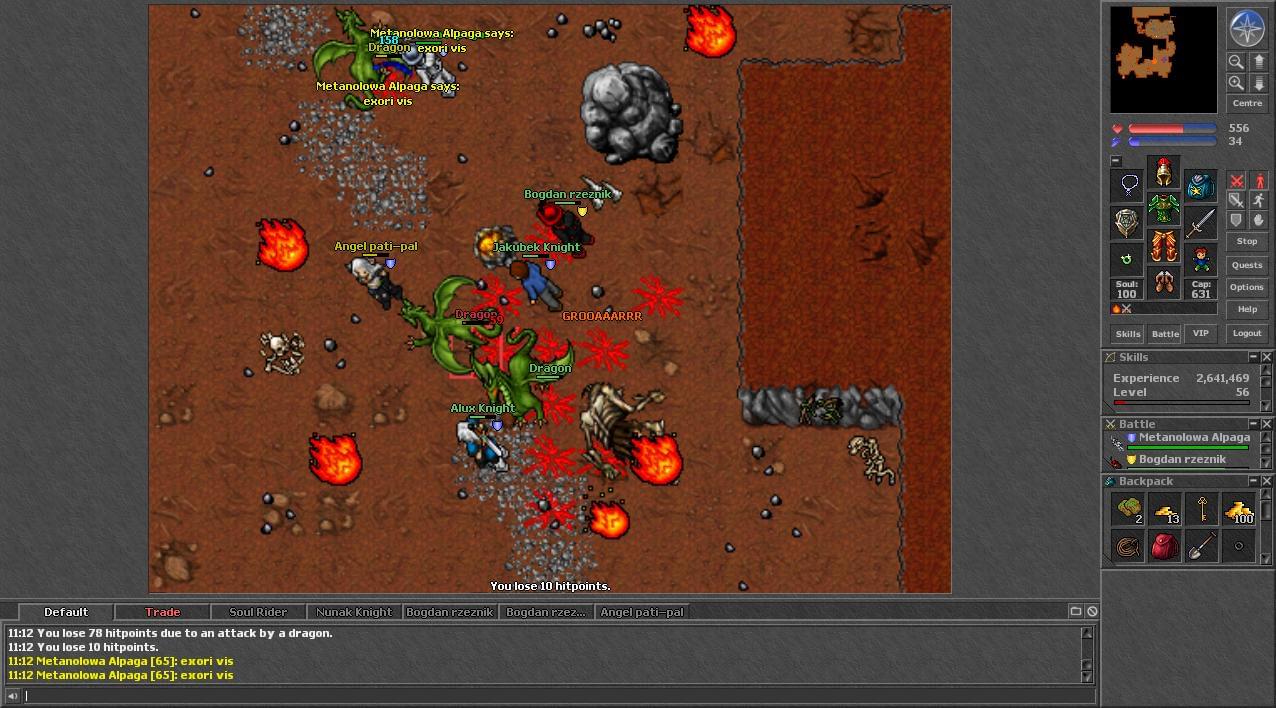Switch to the Nunak Knight chat tab

point(354,612)
